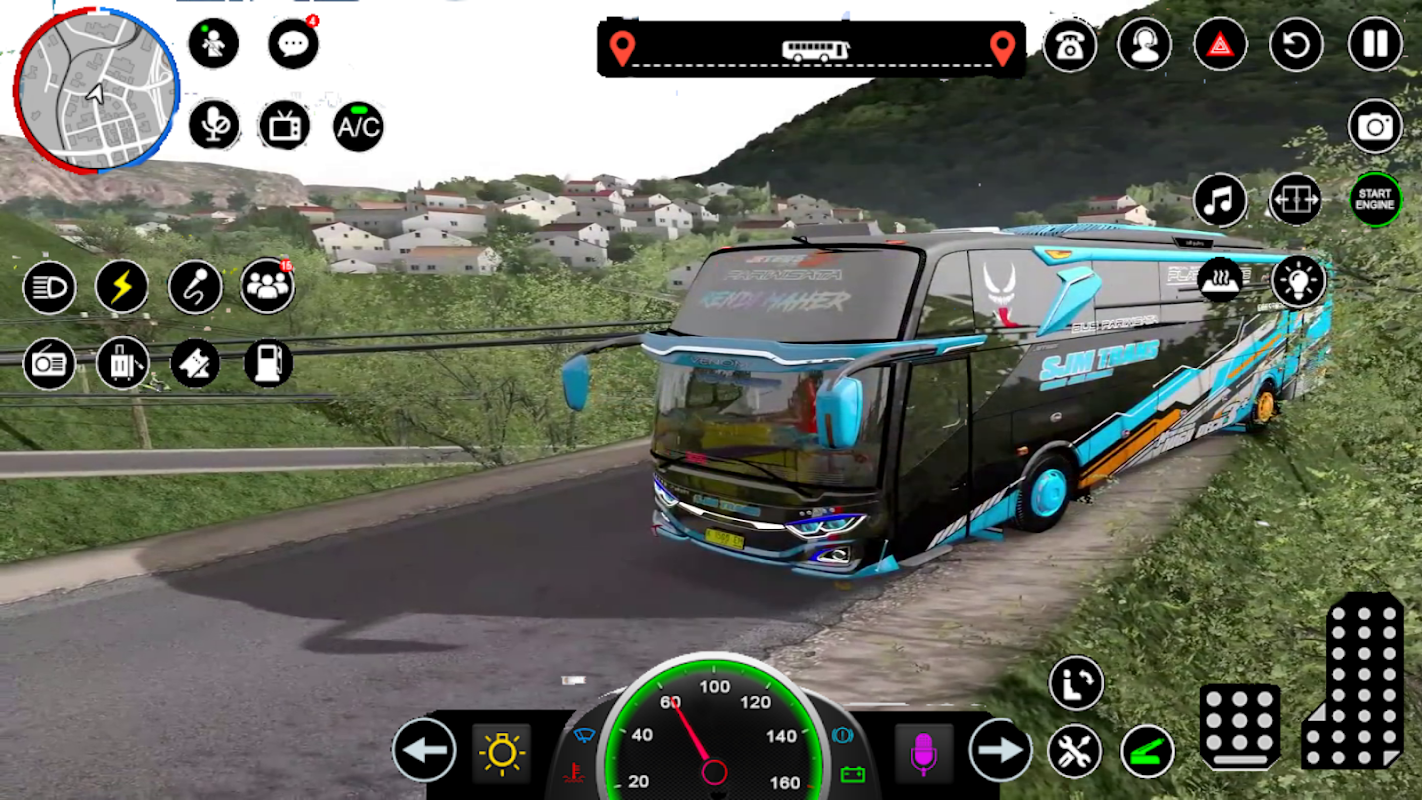This screenshot has height=800, width=1422.
Task: Open the wrench and screwdriver repair tools
Action: [1075, 751]
